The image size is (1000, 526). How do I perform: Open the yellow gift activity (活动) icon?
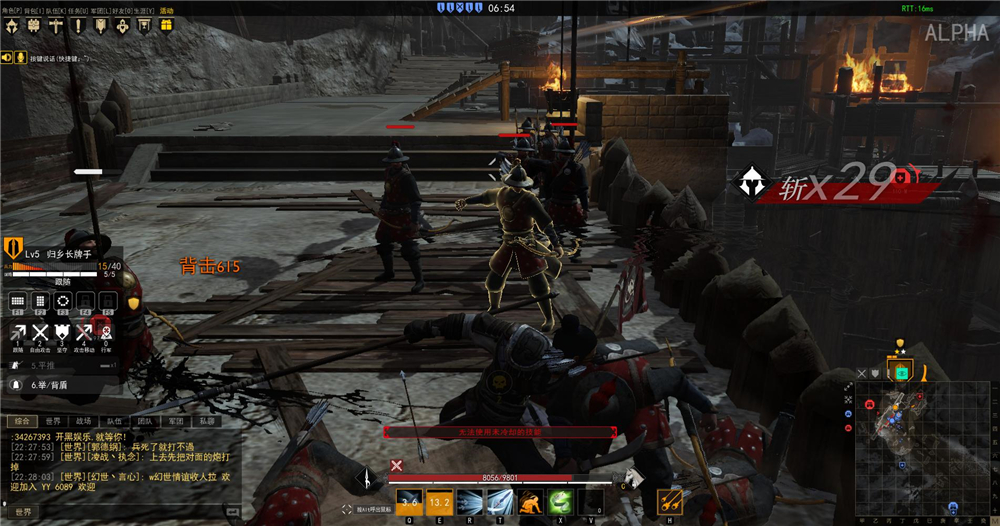pos(166,26)
